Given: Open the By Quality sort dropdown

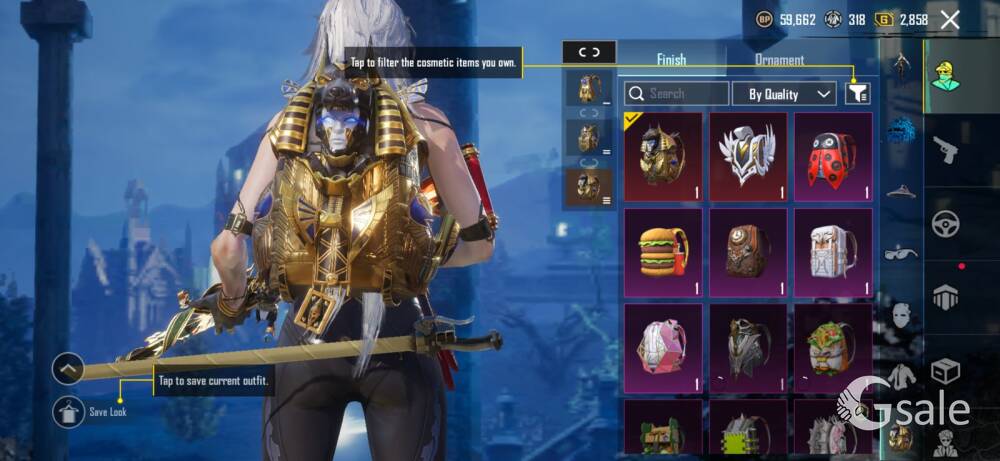Looking at the screenshot, I should click(x=784, y=94).
